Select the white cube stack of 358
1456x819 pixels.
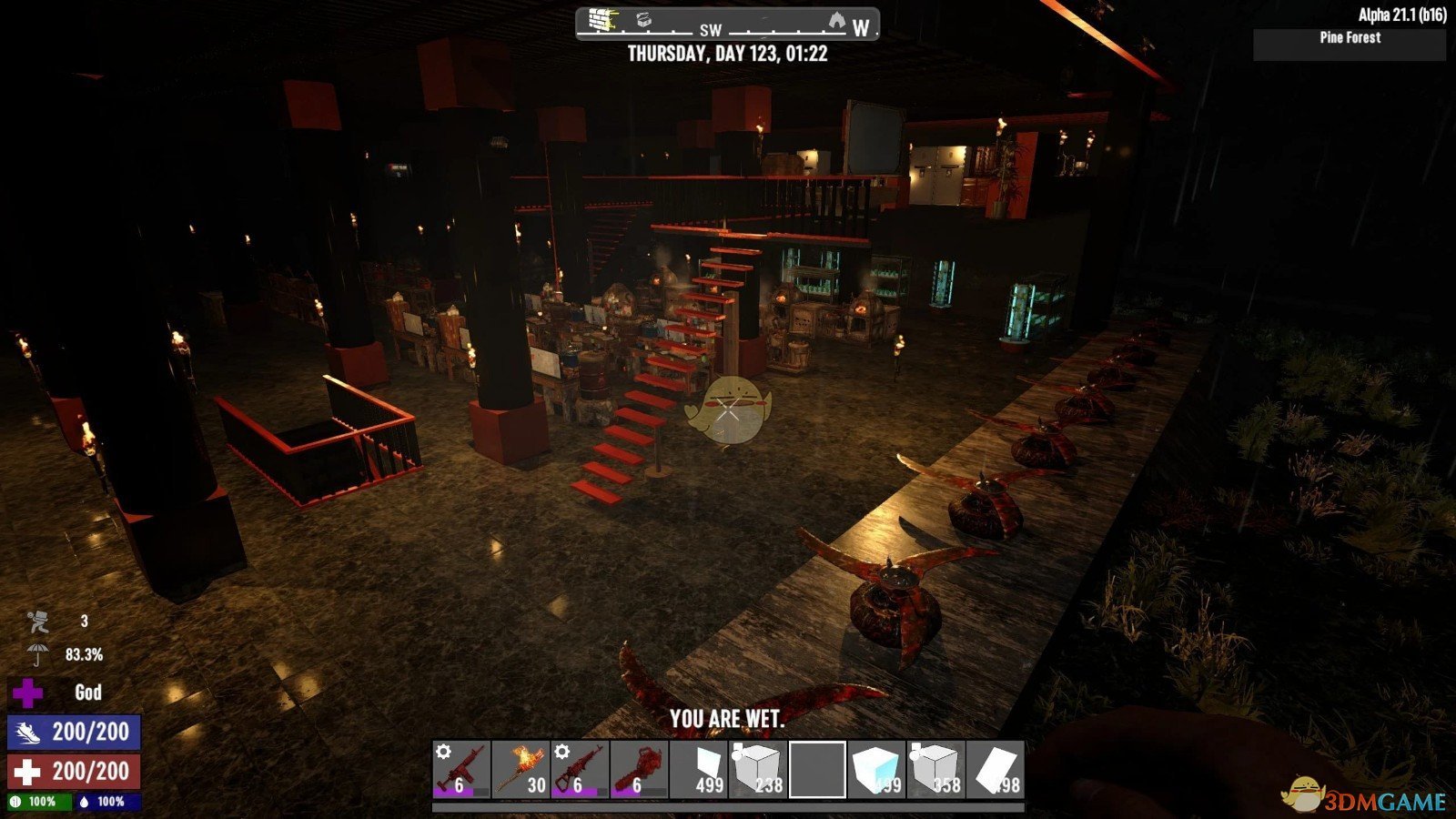click(935, 770)
